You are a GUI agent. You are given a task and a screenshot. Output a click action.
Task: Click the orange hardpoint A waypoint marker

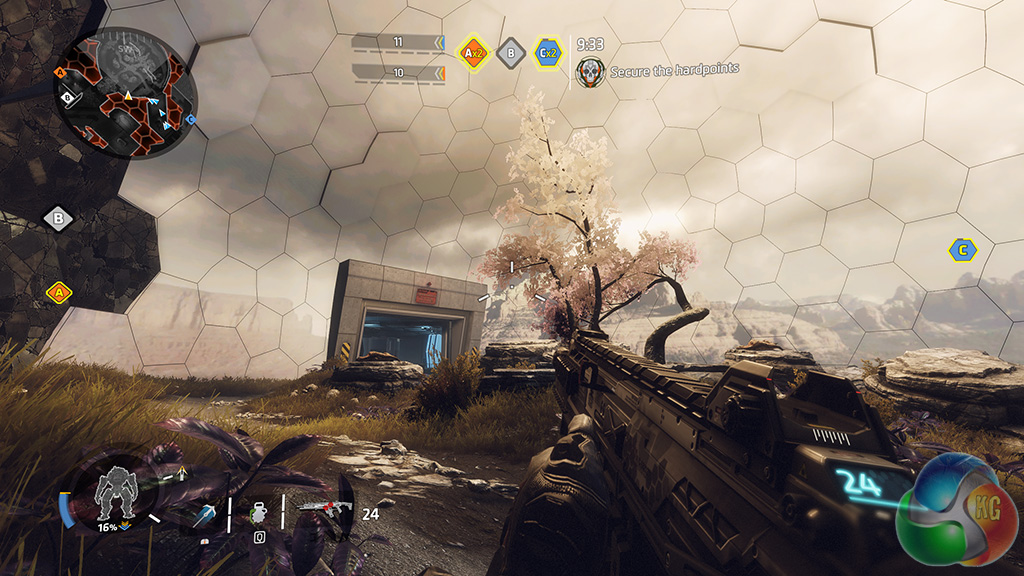58,293
